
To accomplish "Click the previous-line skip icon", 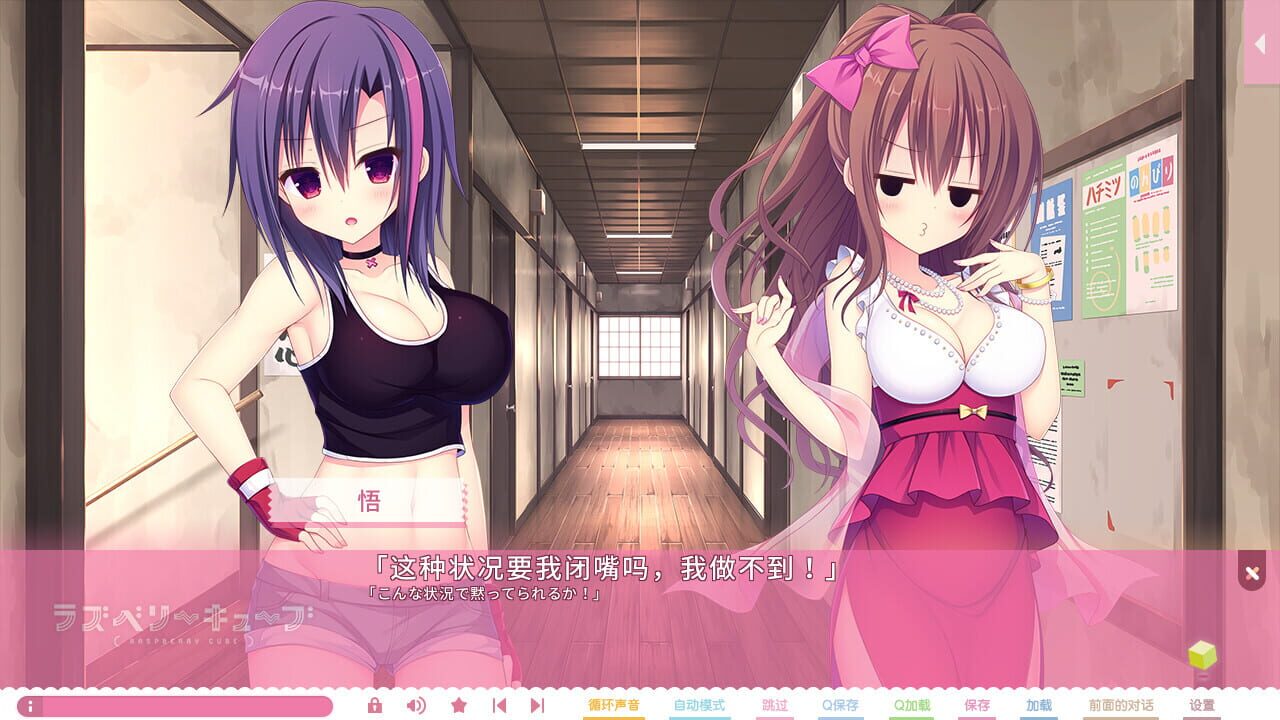I will click(500, 704).
